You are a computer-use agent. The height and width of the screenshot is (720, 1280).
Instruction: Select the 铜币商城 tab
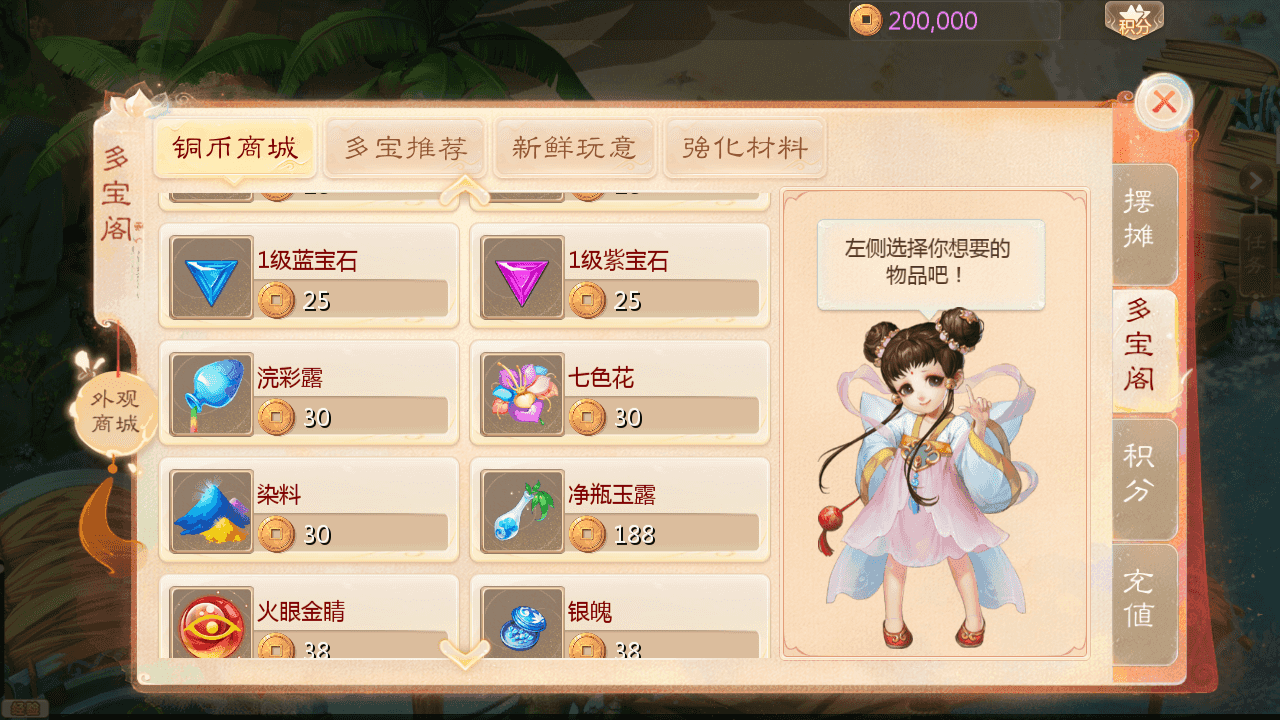click(234, 146)
